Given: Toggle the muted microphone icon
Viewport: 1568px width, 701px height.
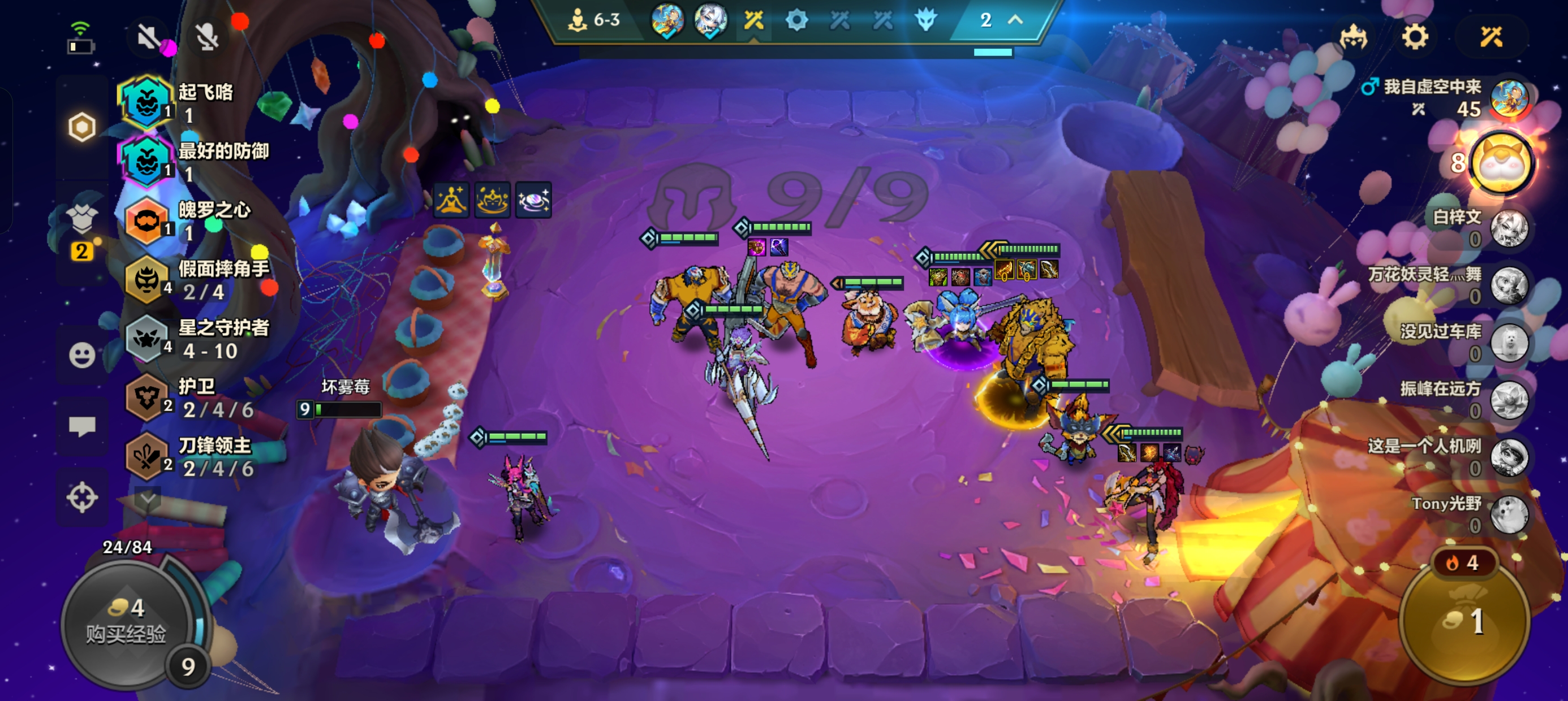Looking at the screenshot, I should (207, 38).
